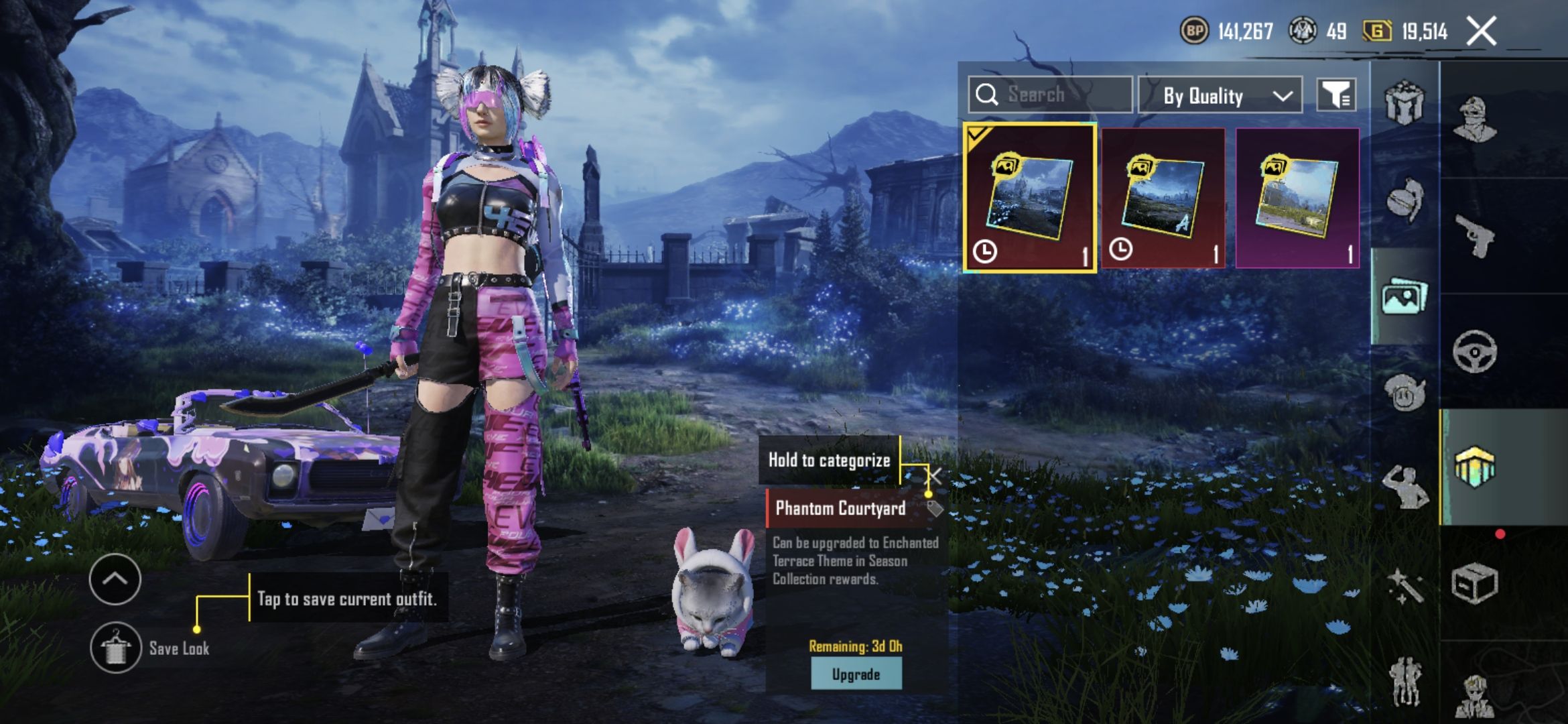The image size is (1568, 724).
Task: Close the inventory screen
Action: tap(1481, 32)
